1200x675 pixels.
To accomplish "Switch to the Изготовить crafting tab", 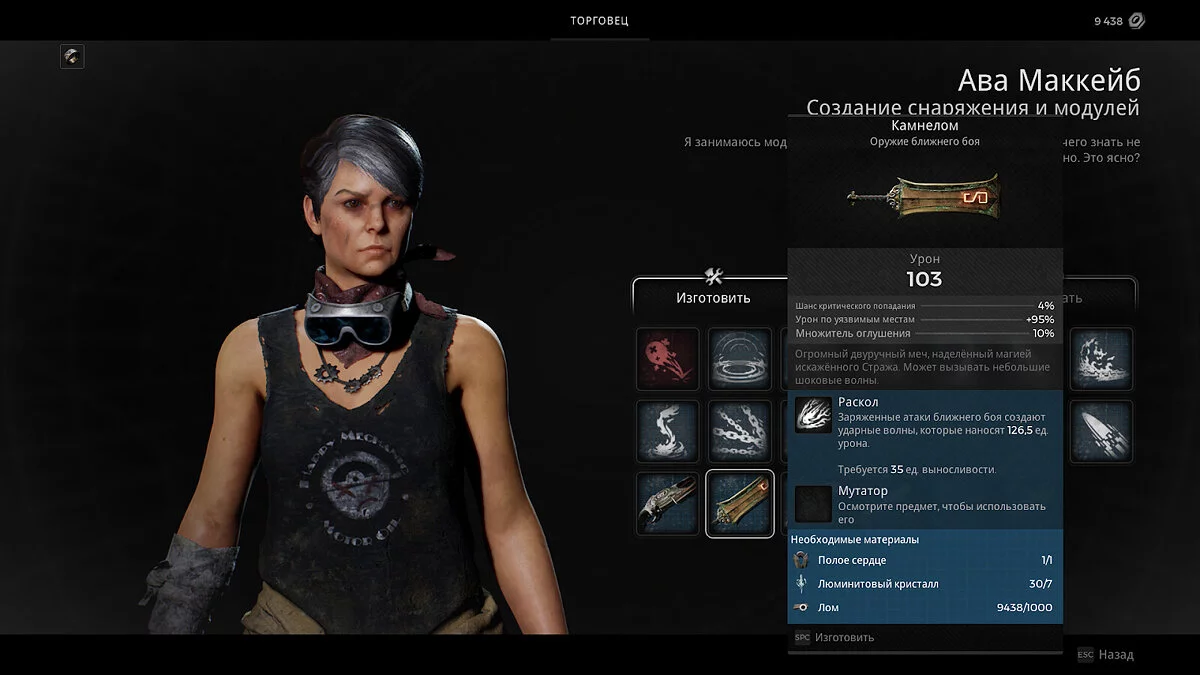I will (712, 296).
